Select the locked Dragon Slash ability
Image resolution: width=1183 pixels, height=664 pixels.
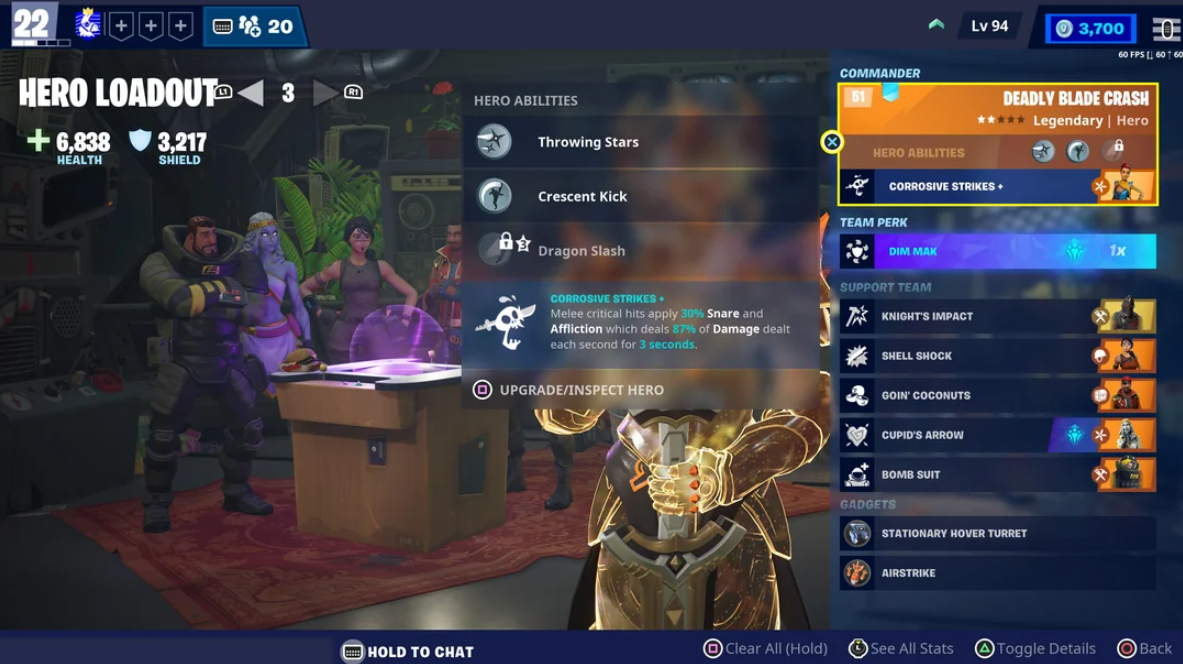tap(640, 251)
